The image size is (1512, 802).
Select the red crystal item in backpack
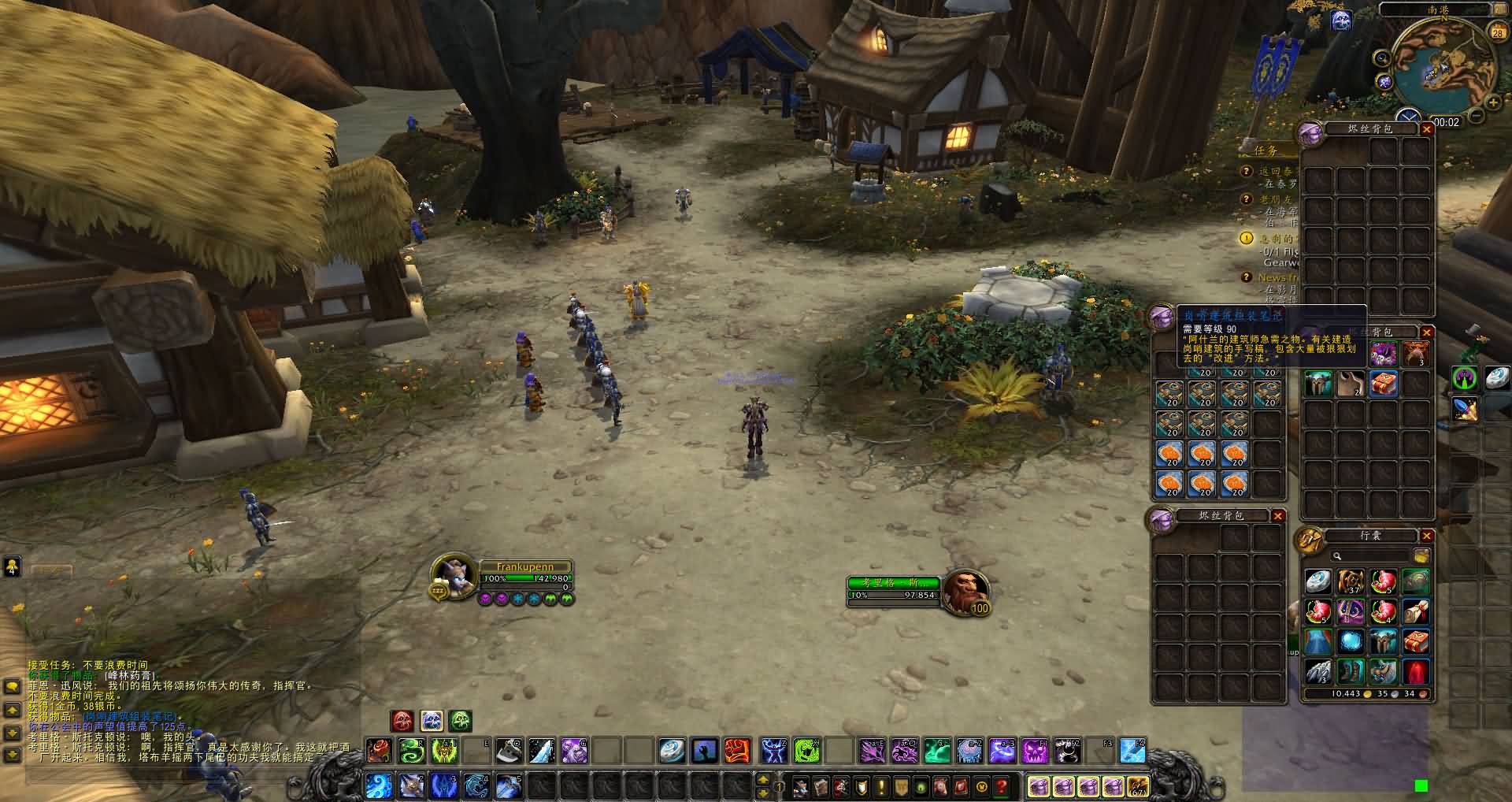click(x=1416, y=672)
